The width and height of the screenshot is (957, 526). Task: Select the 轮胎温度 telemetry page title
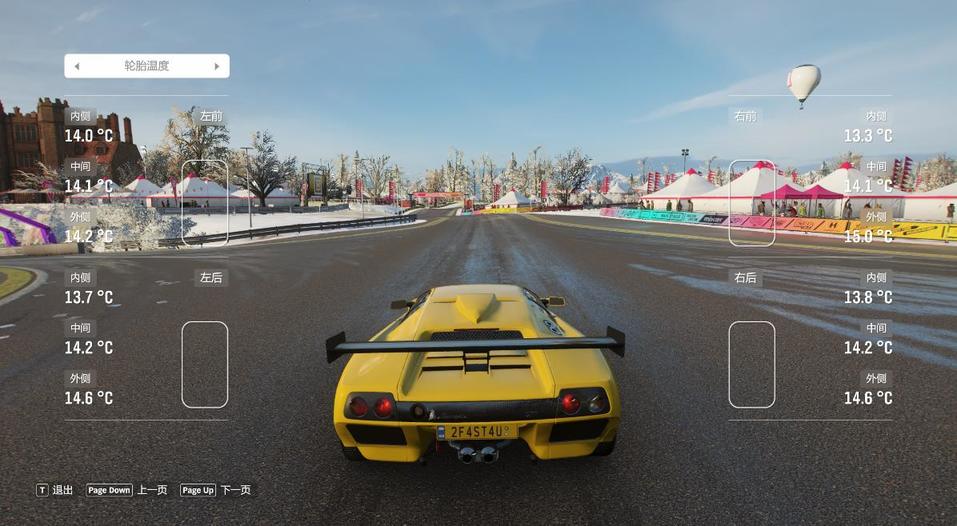pyautogui.click(x=147, y=66)
